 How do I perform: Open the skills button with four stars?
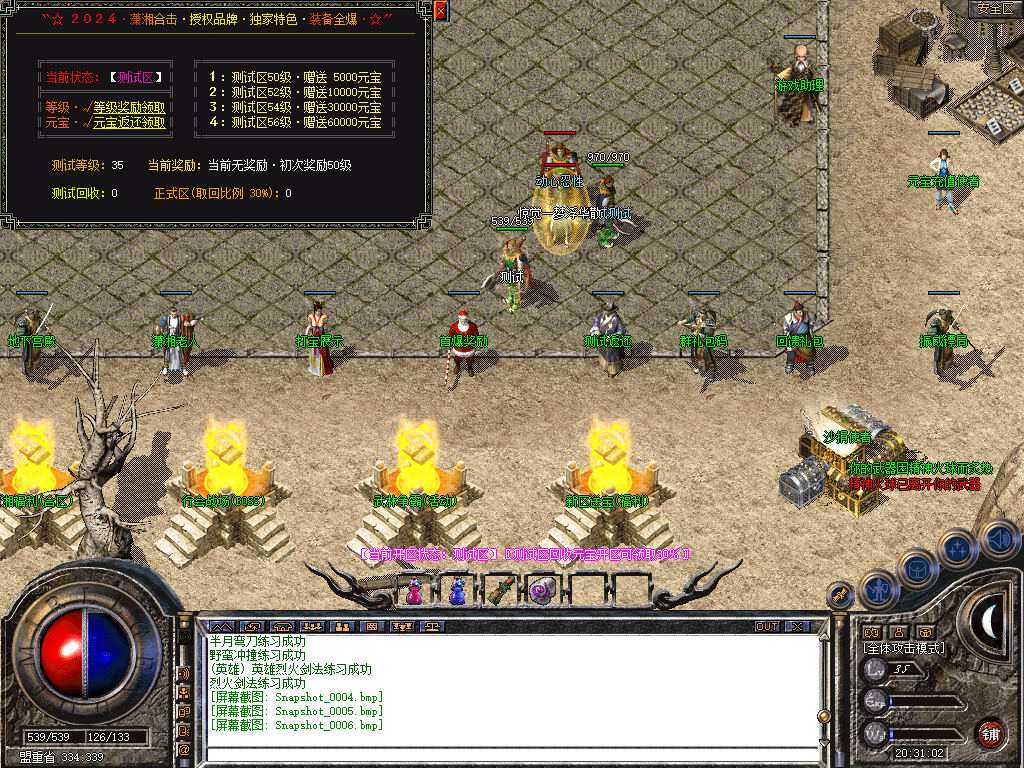point(958,548)
